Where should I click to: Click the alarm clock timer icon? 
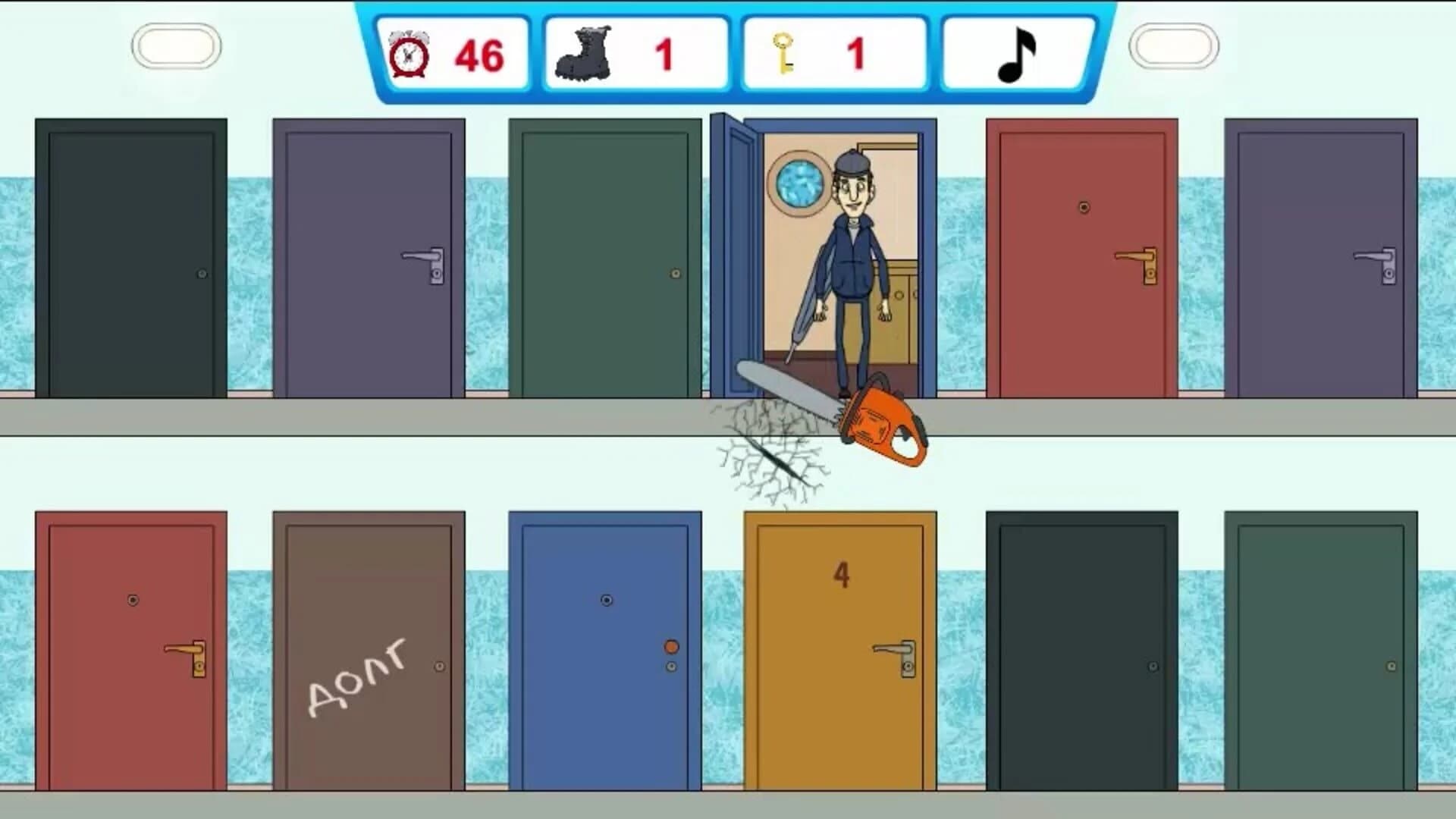[409, 53]
